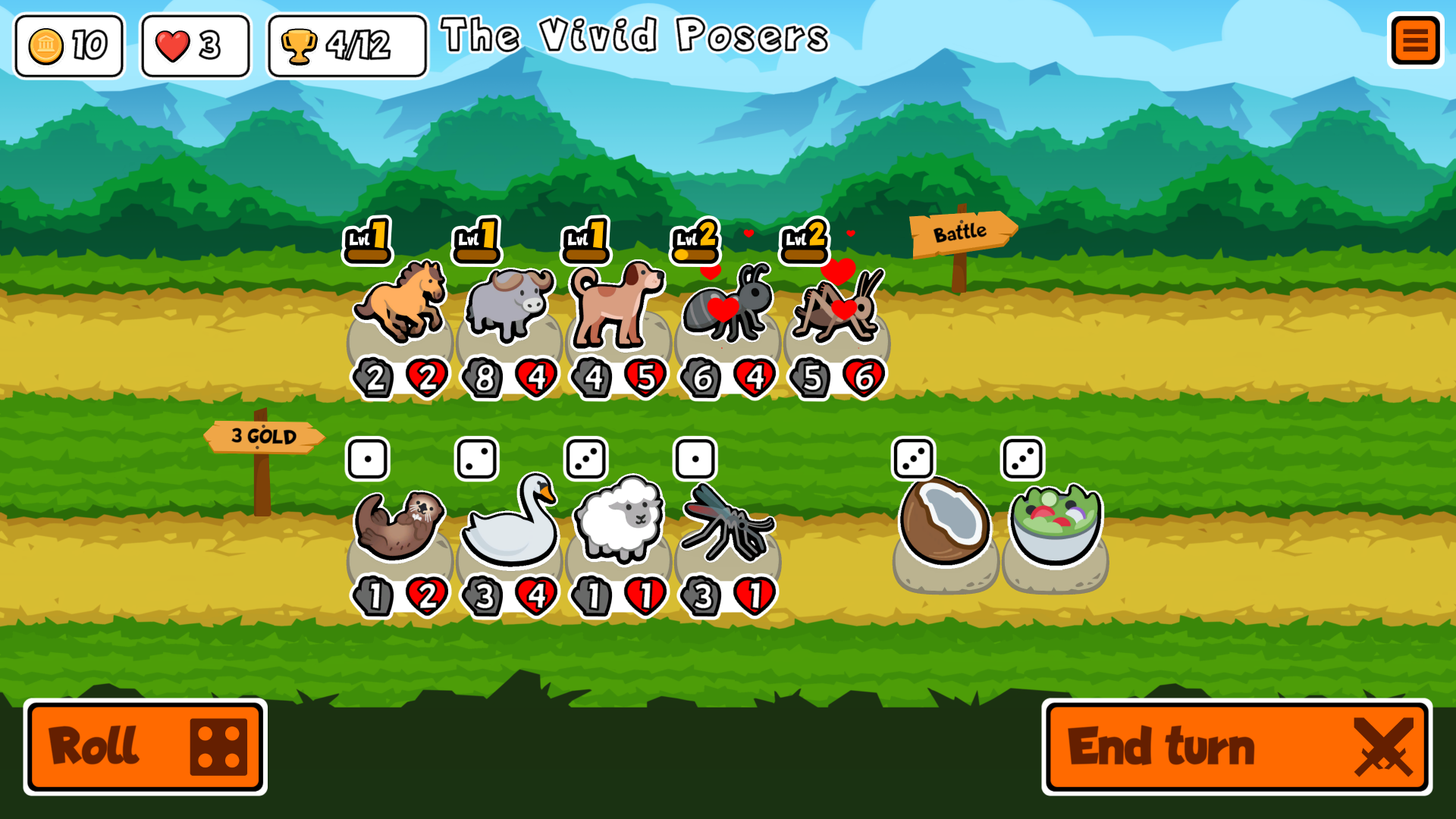The image size is (1456, 819).
Task: Click the gold coin counter
Action: pyautogui.click(x=69, y=45)
